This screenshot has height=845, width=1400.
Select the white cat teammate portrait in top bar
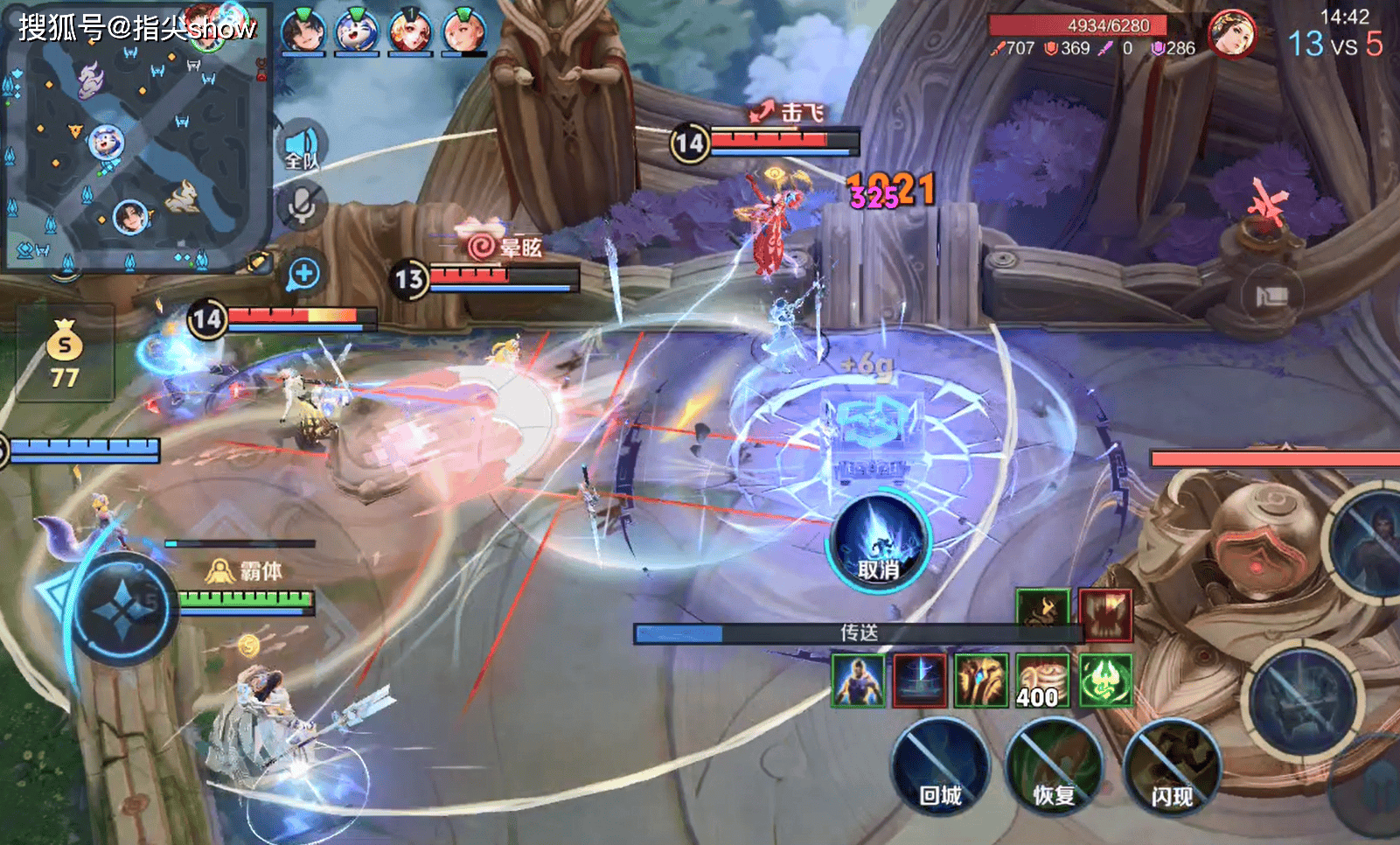357,31
